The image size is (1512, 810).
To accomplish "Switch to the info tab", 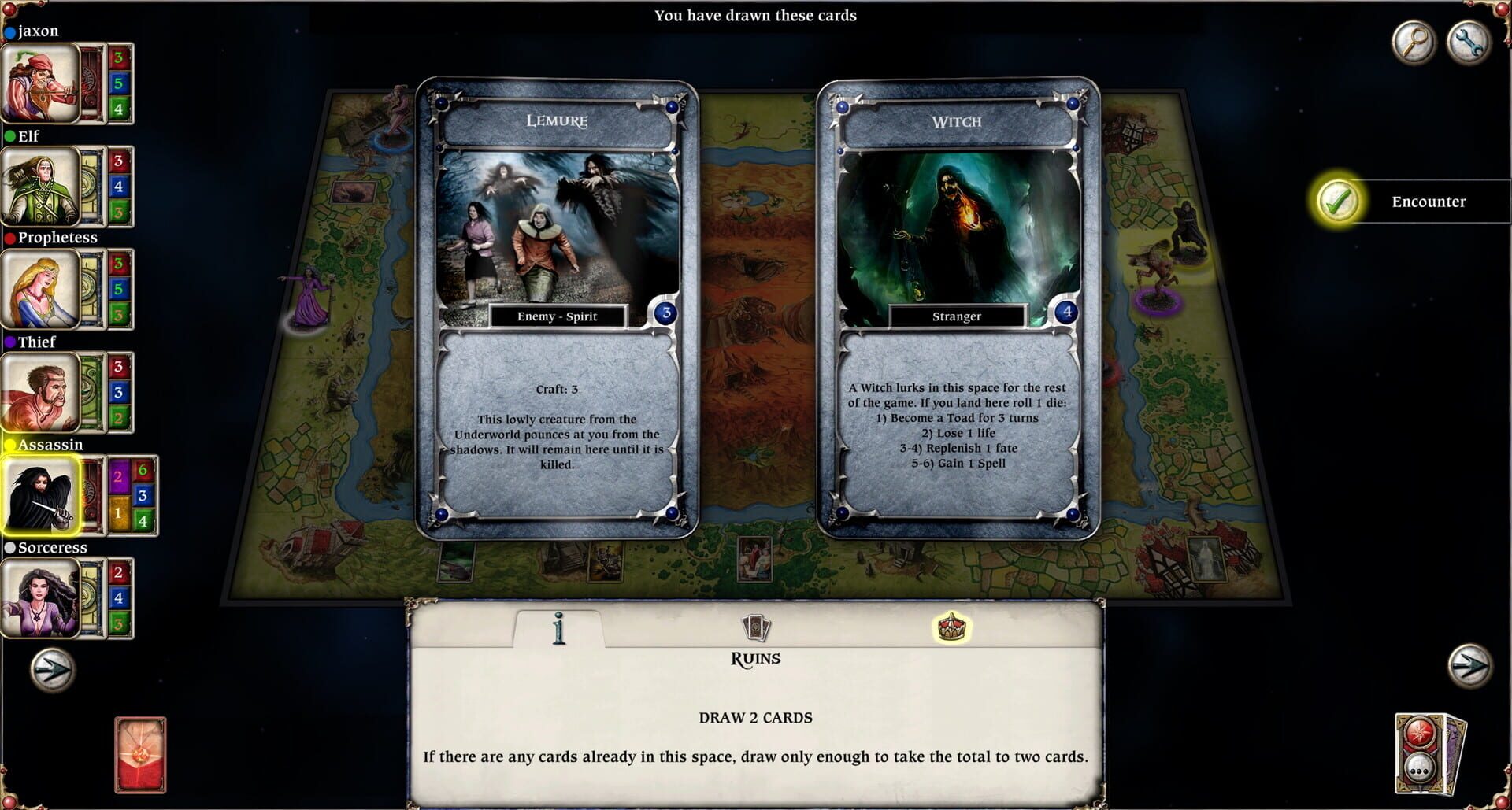I will coord(560,629).
